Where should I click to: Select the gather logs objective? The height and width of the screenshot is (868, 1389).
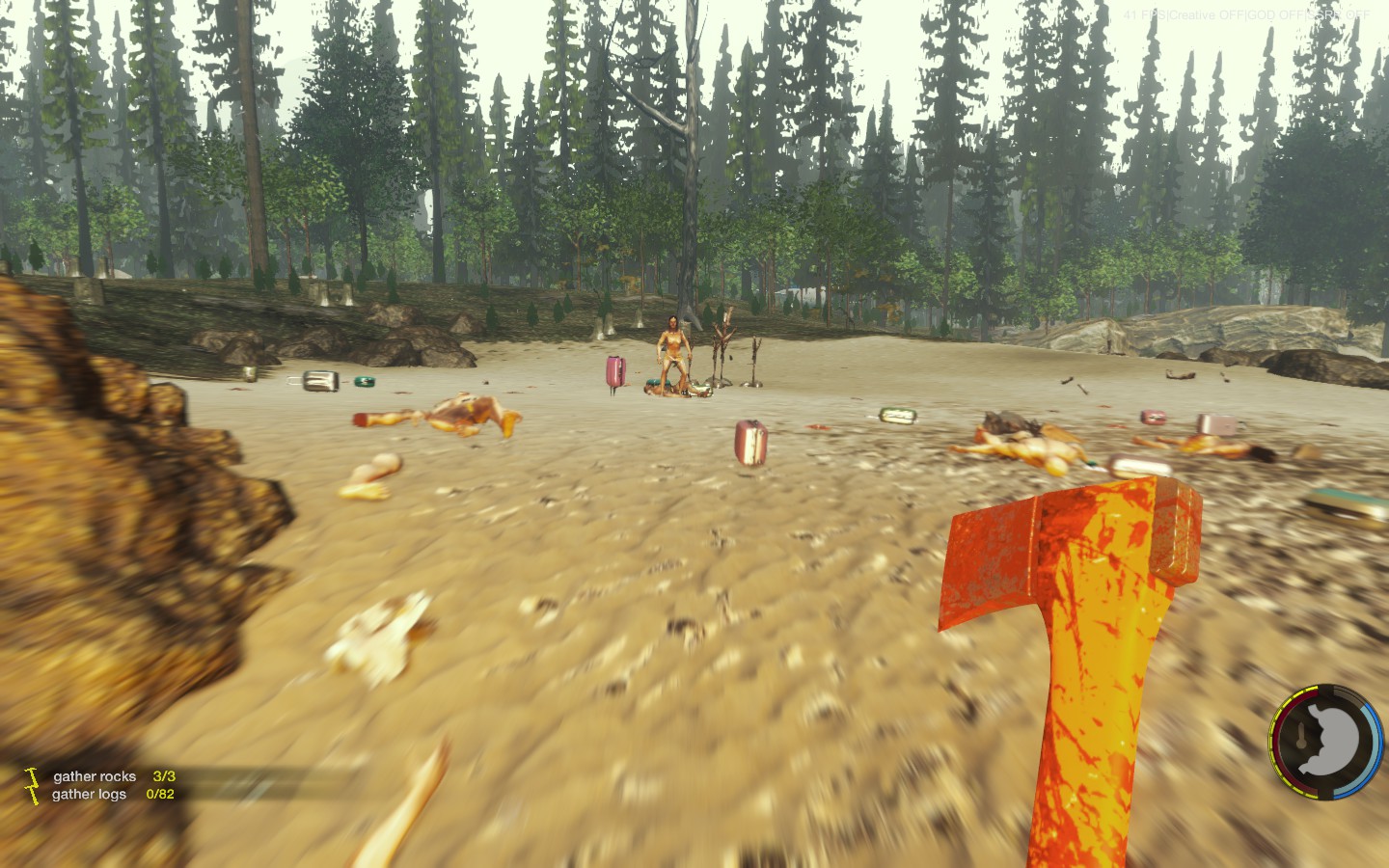[89, 795]
